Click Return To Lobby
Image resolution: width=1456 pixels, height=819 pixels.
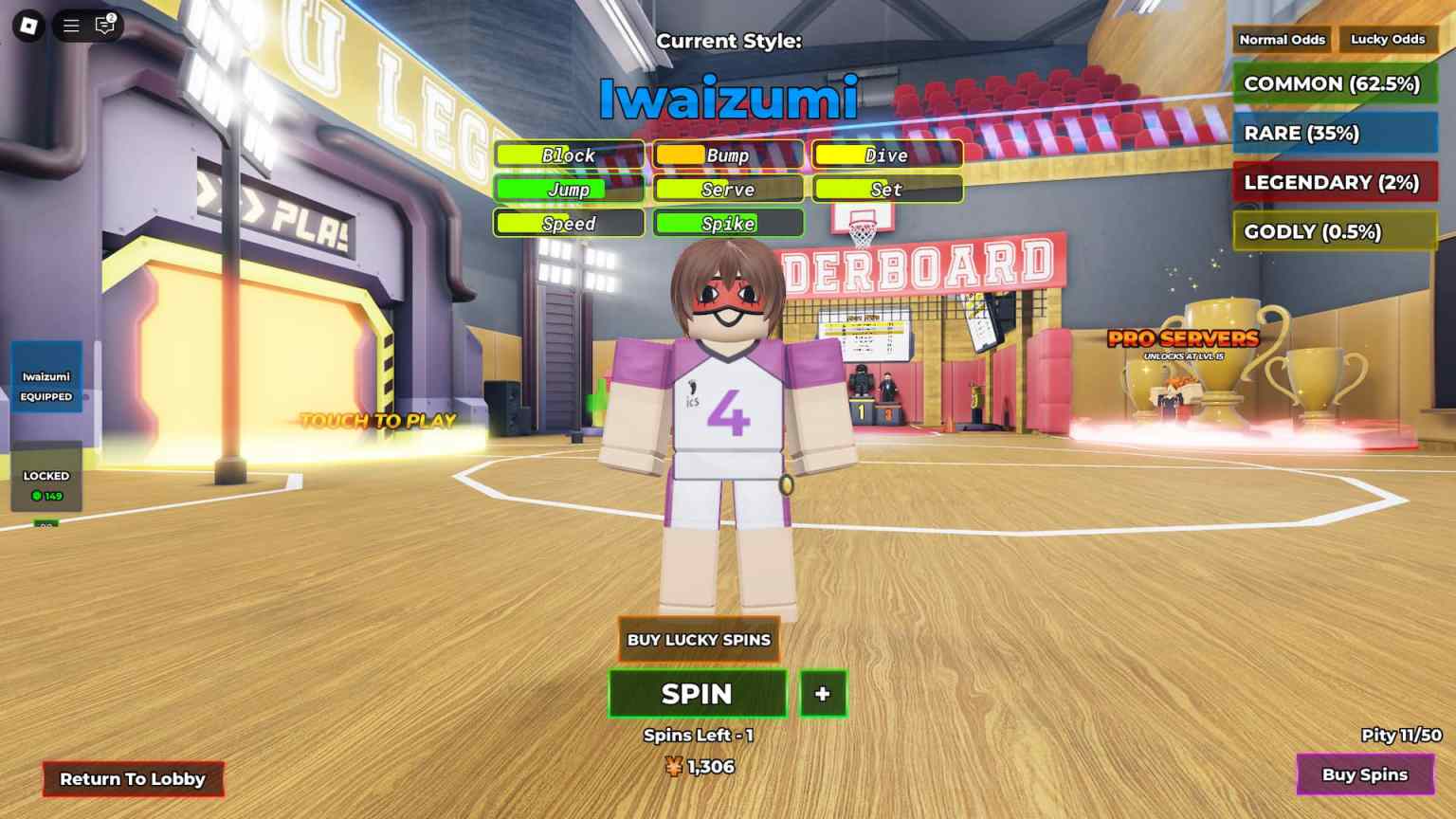(132, 779)
